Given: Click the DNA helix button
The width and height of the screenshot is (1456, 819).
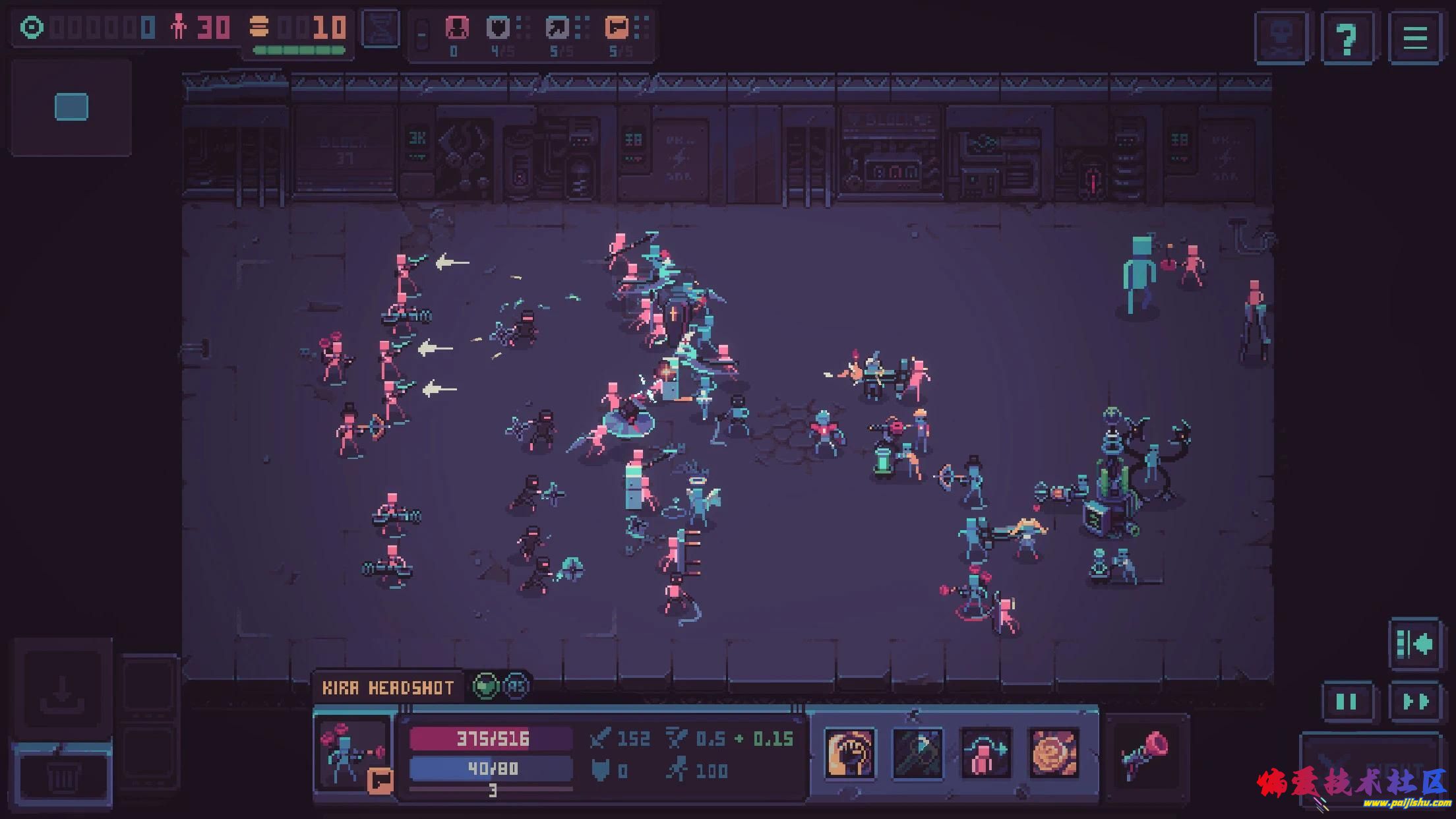Looking at the screenshot, I should (x=382, y=28).
